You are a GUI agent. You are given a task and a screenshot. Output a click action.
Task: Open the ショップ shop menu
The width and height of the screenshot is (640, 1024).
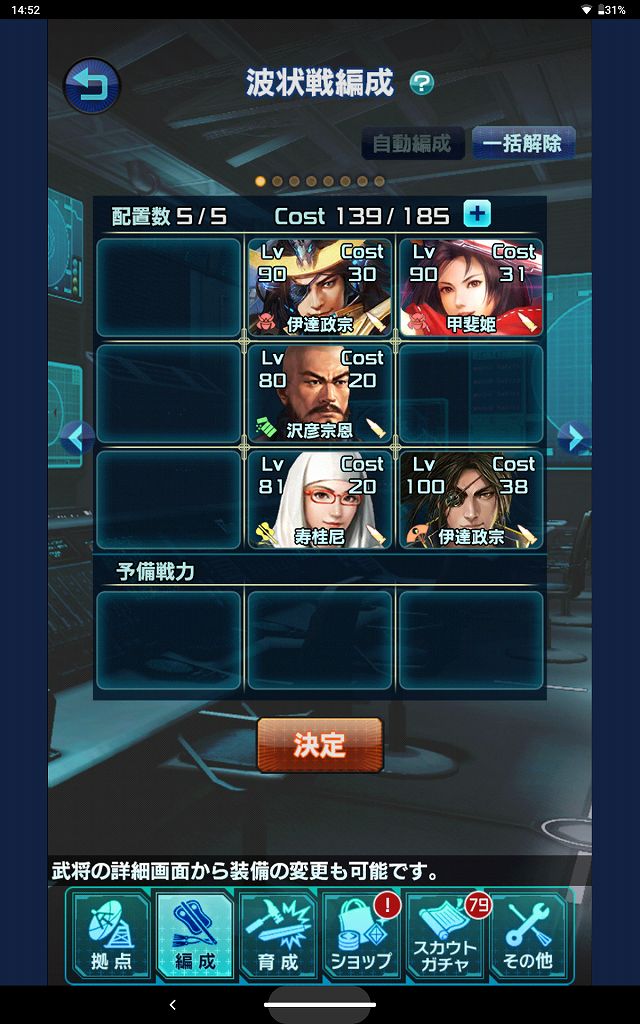[361, 936]
